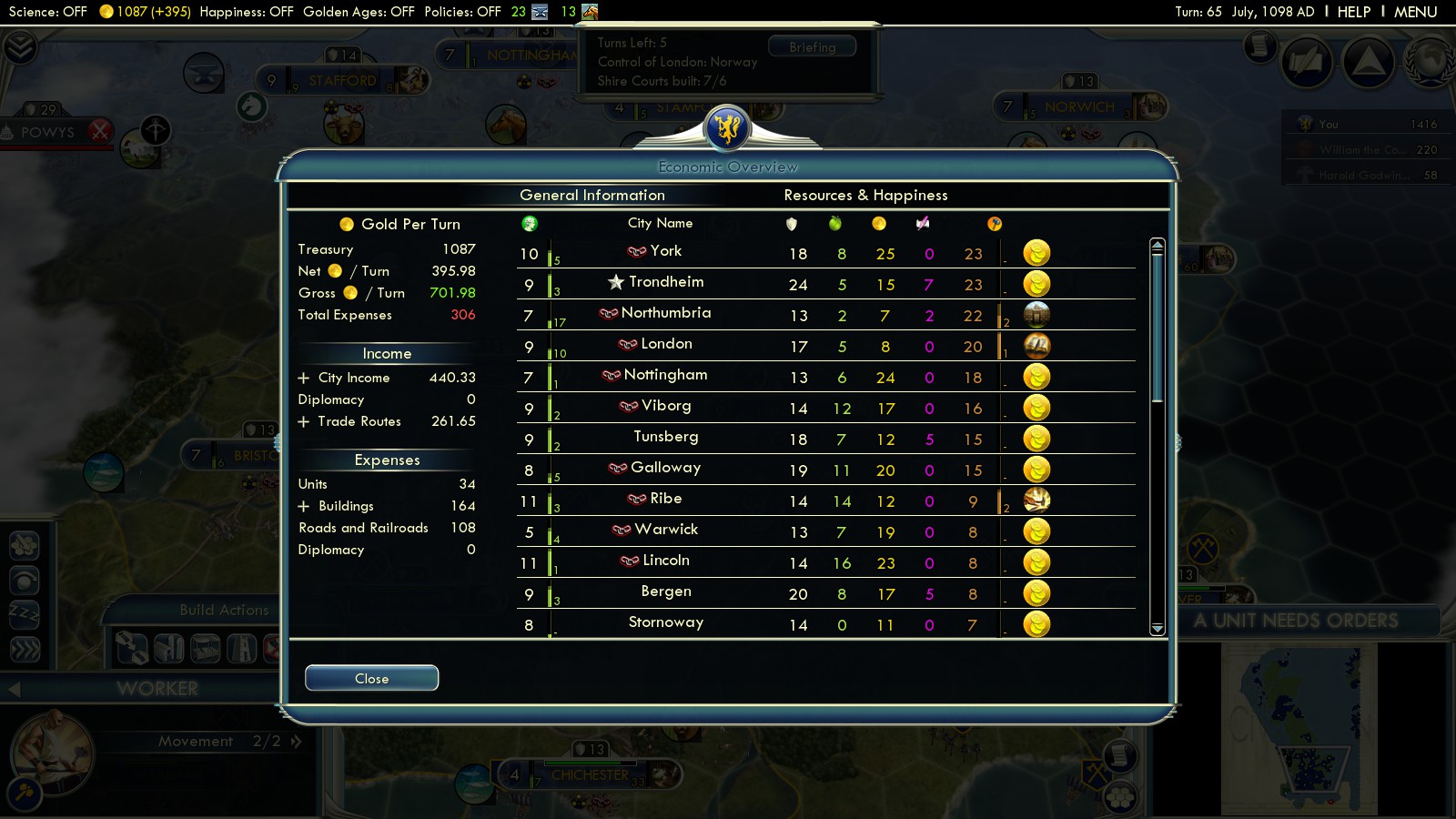Expand the Trade Routes income details
1456x819 pixels.
(304, 421)
